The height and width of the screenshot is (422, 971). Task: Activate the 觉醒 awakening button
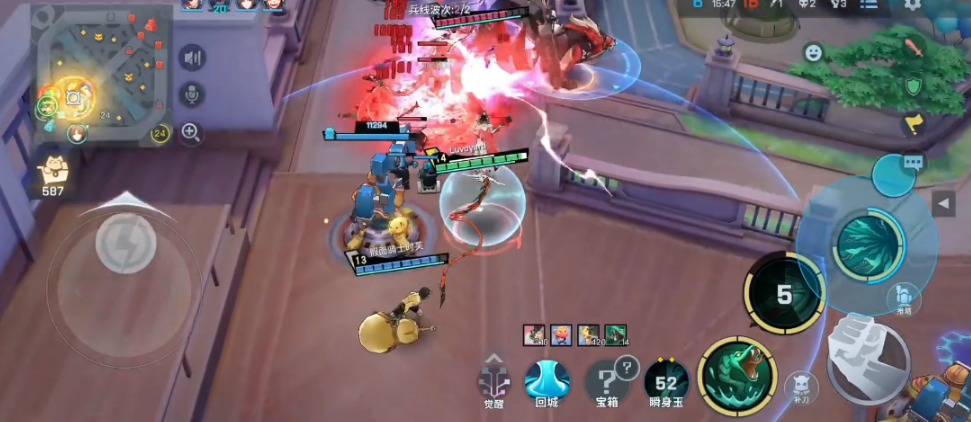(x=494, y=380)
